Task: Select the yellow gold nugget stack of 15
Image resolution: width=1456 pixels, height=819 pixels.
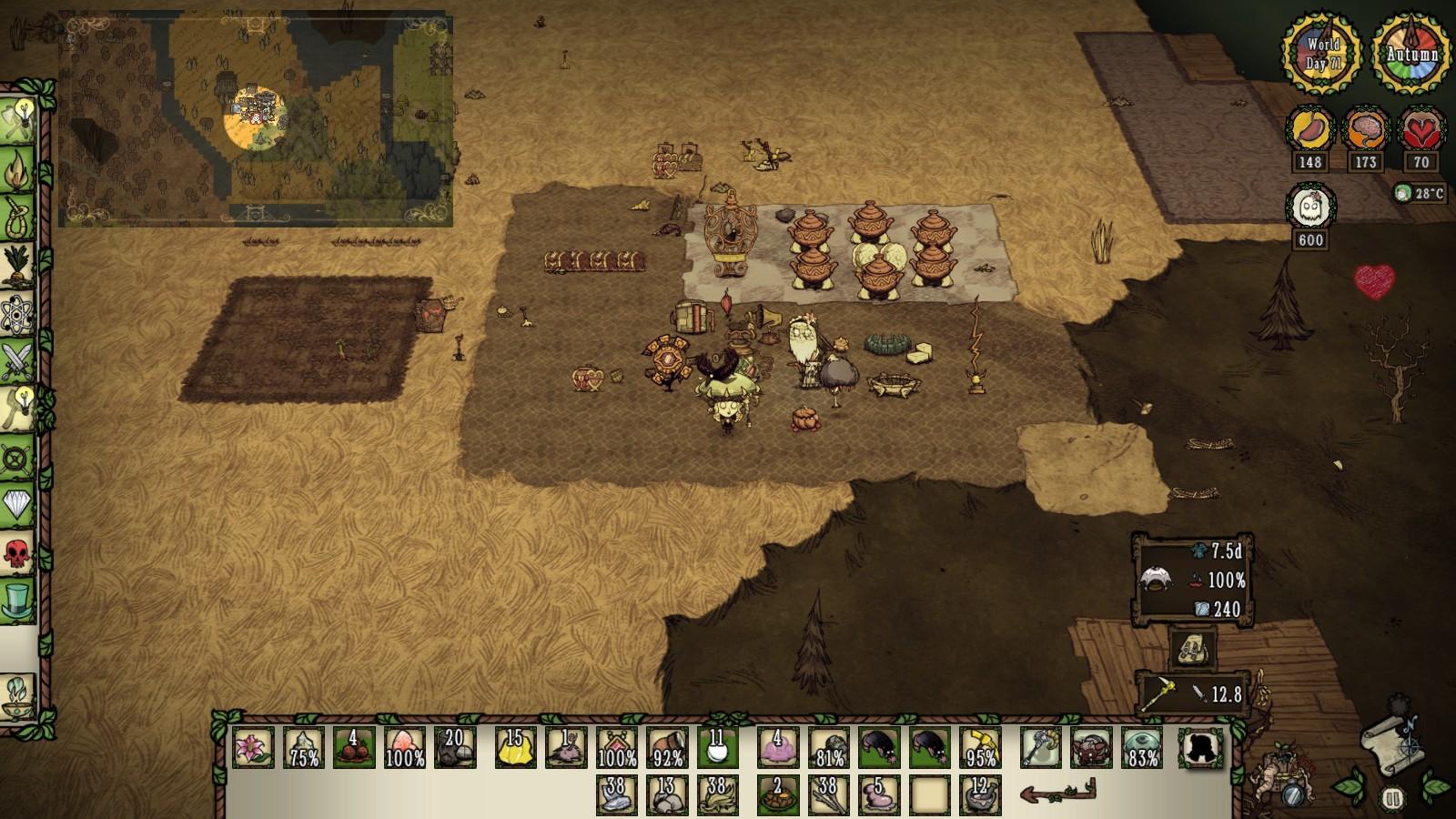Action: [x=515, y=747]
